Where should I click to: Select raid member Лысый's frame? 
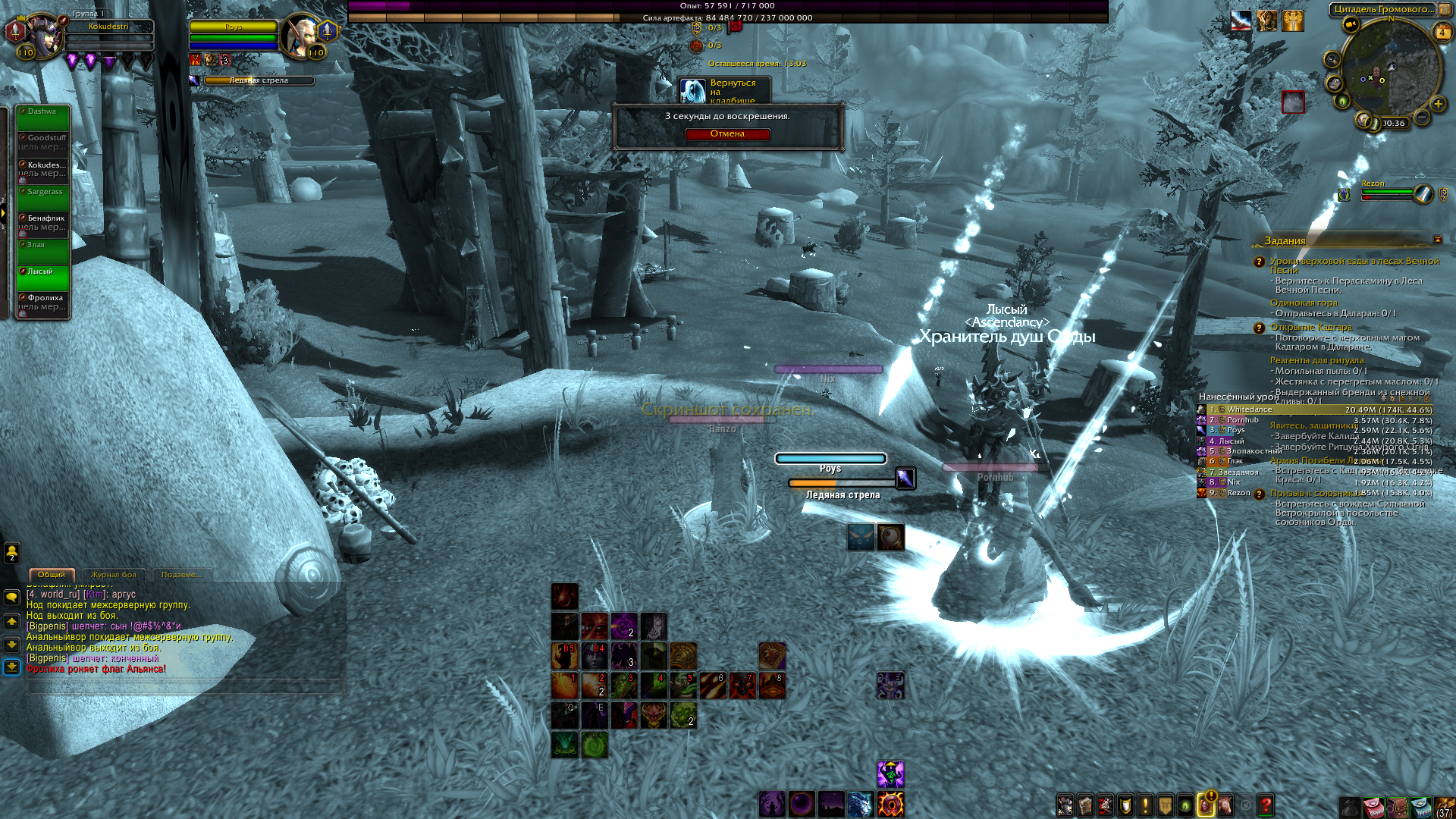coord(43,278)
